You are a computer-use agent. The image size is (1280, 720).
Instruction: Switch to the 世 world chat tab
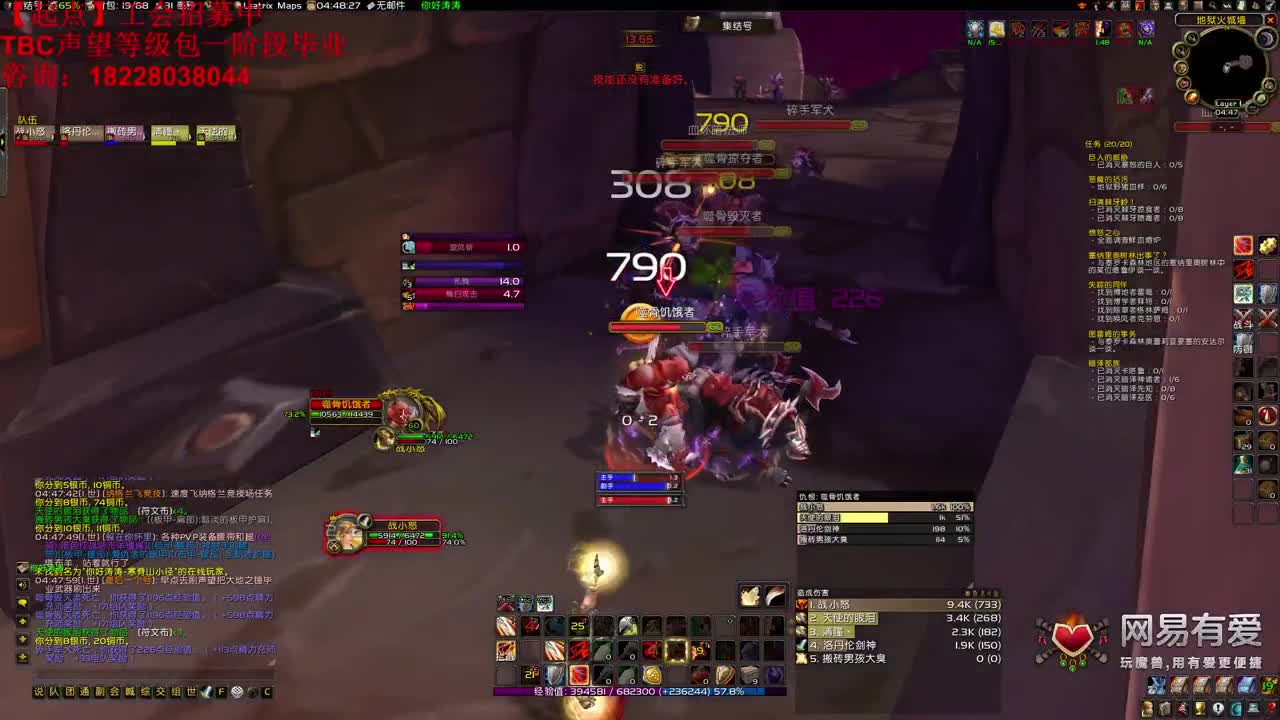190,692
